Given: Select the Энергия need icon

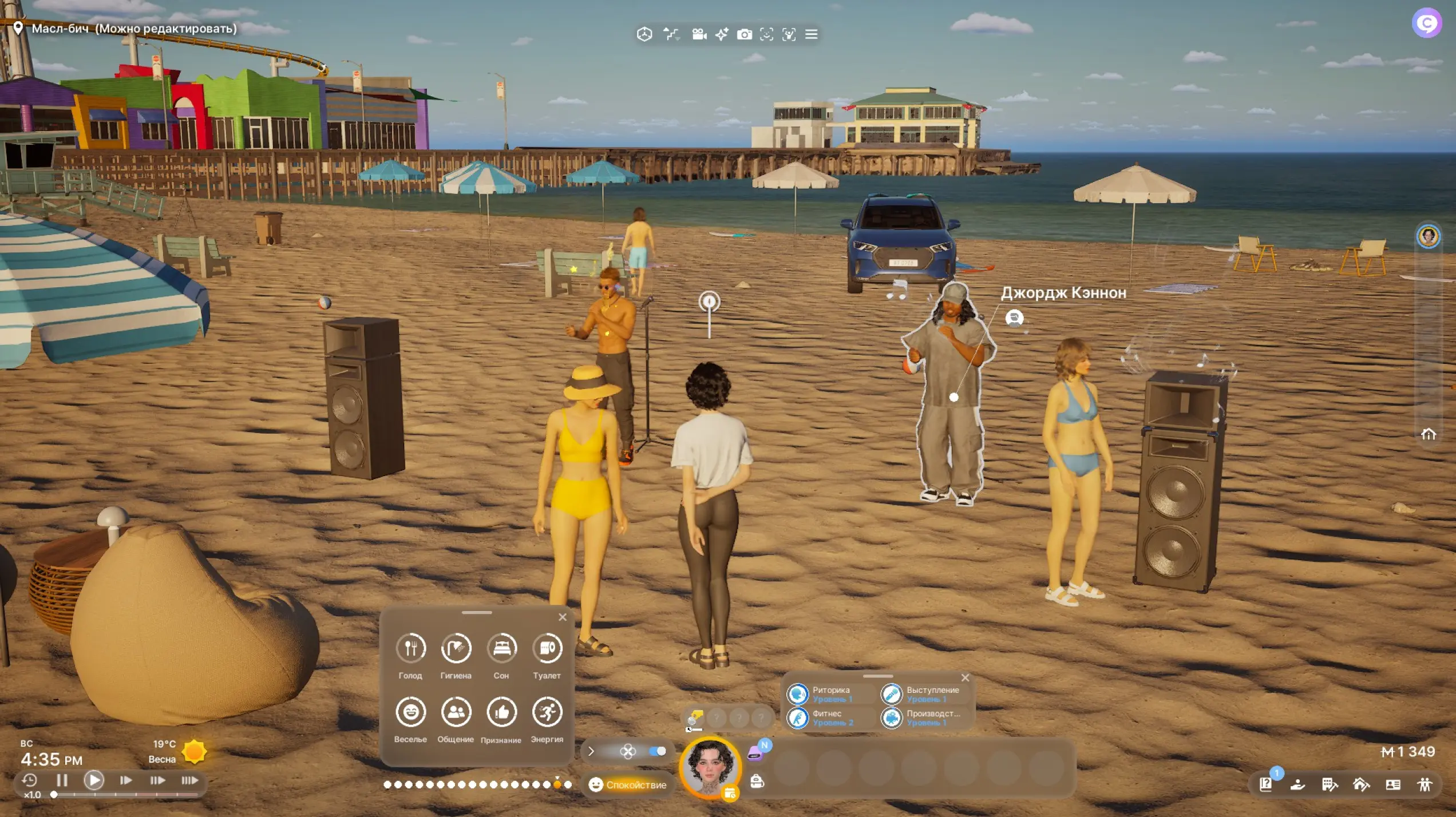Looking at the screenshot, I should pos(547,712).
